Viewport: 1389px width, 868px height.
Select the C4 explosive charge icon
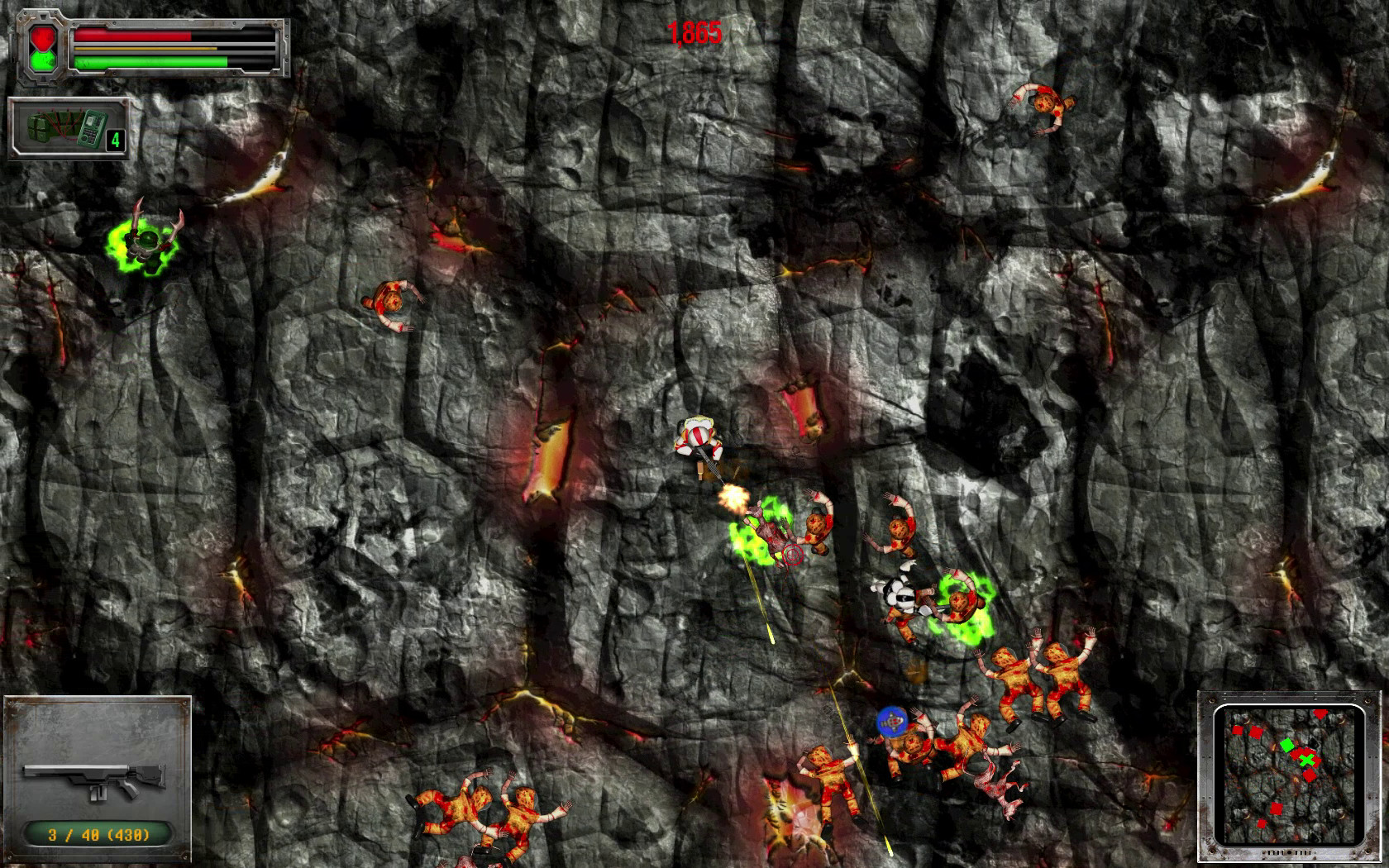click(41, 128)
